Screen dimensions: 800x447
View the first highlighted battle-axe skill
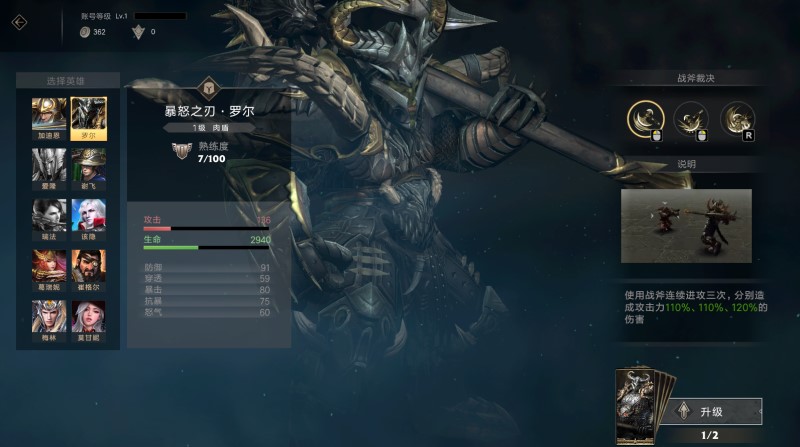tap(646, 119)
